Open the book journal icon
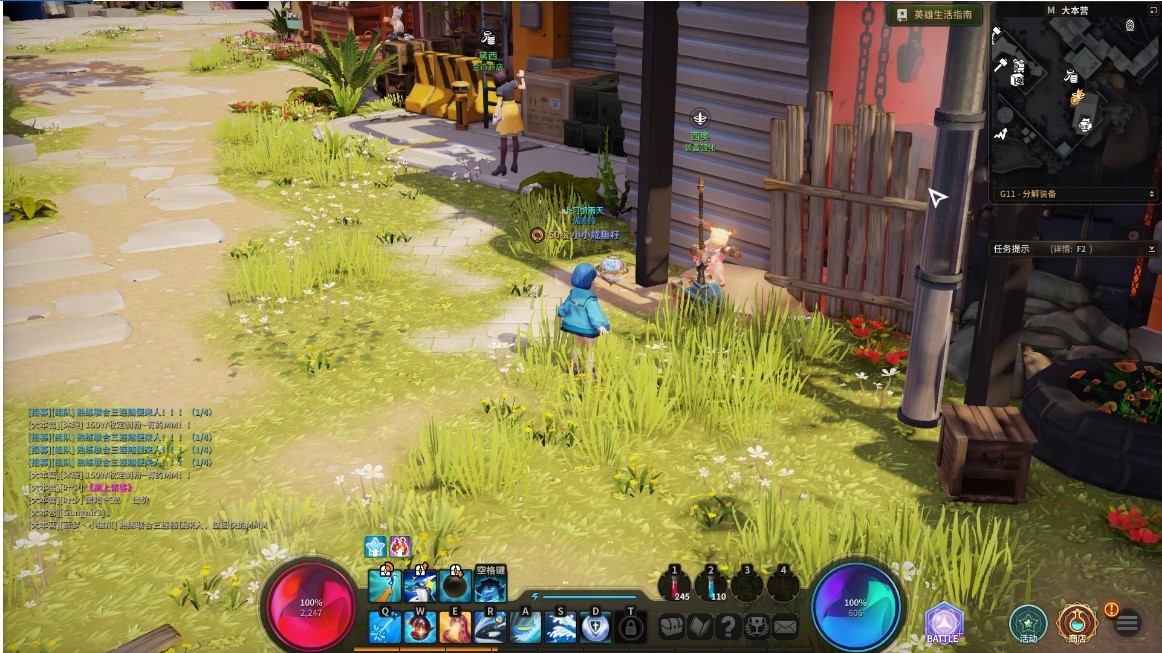Screen dimensions: 1162x653 [700, 627]
